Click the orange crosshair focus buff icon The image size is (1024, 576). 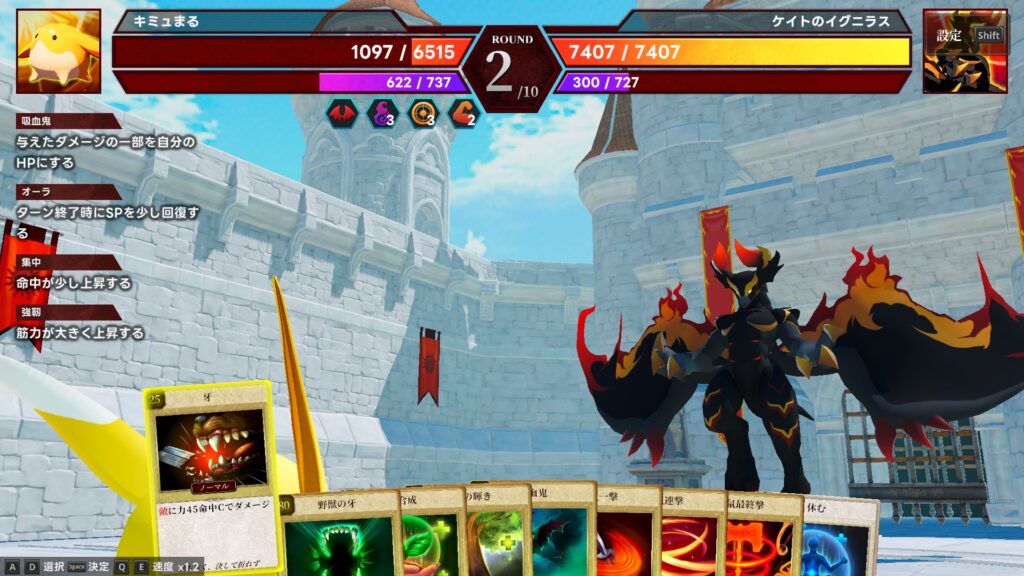[x=422, y=114]
